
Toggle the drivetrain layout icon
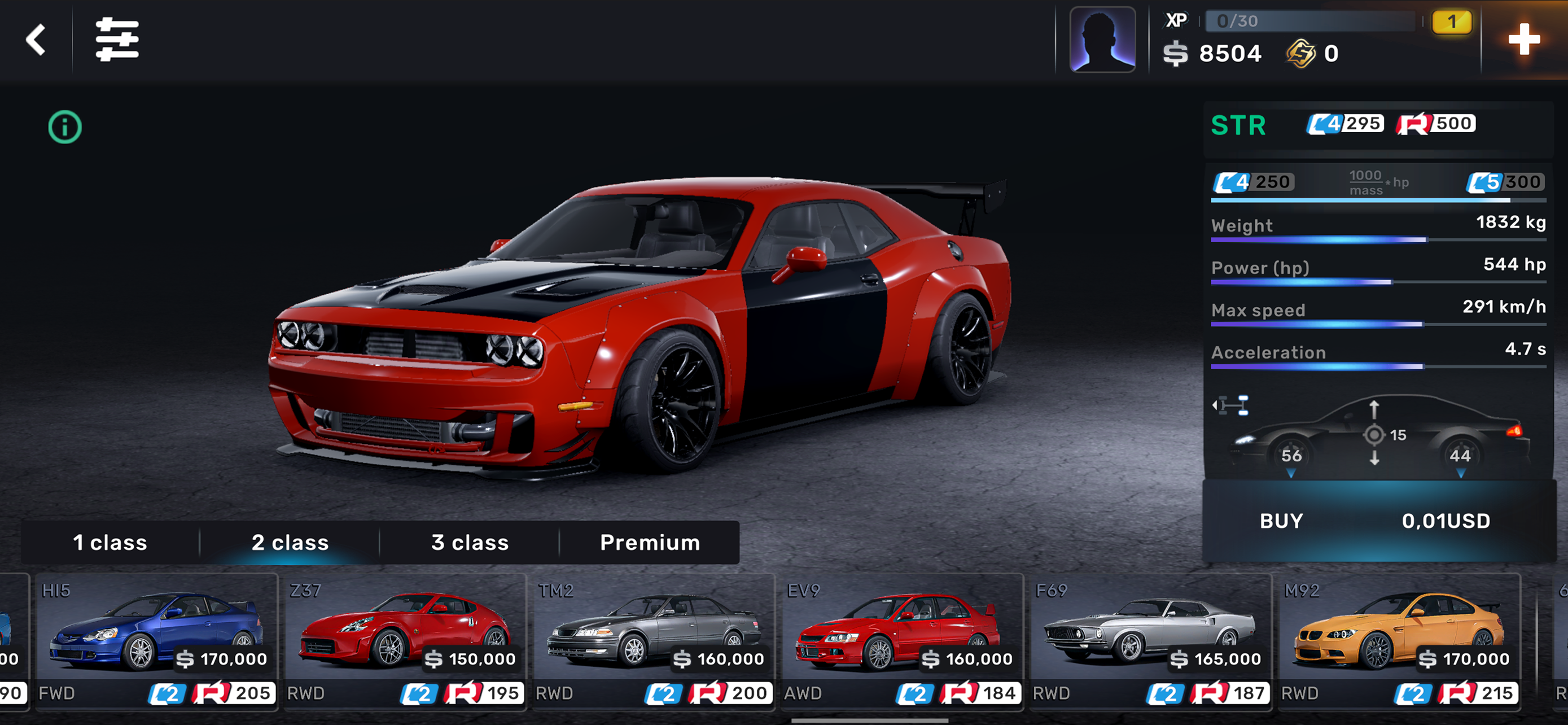click(1231, 405)
